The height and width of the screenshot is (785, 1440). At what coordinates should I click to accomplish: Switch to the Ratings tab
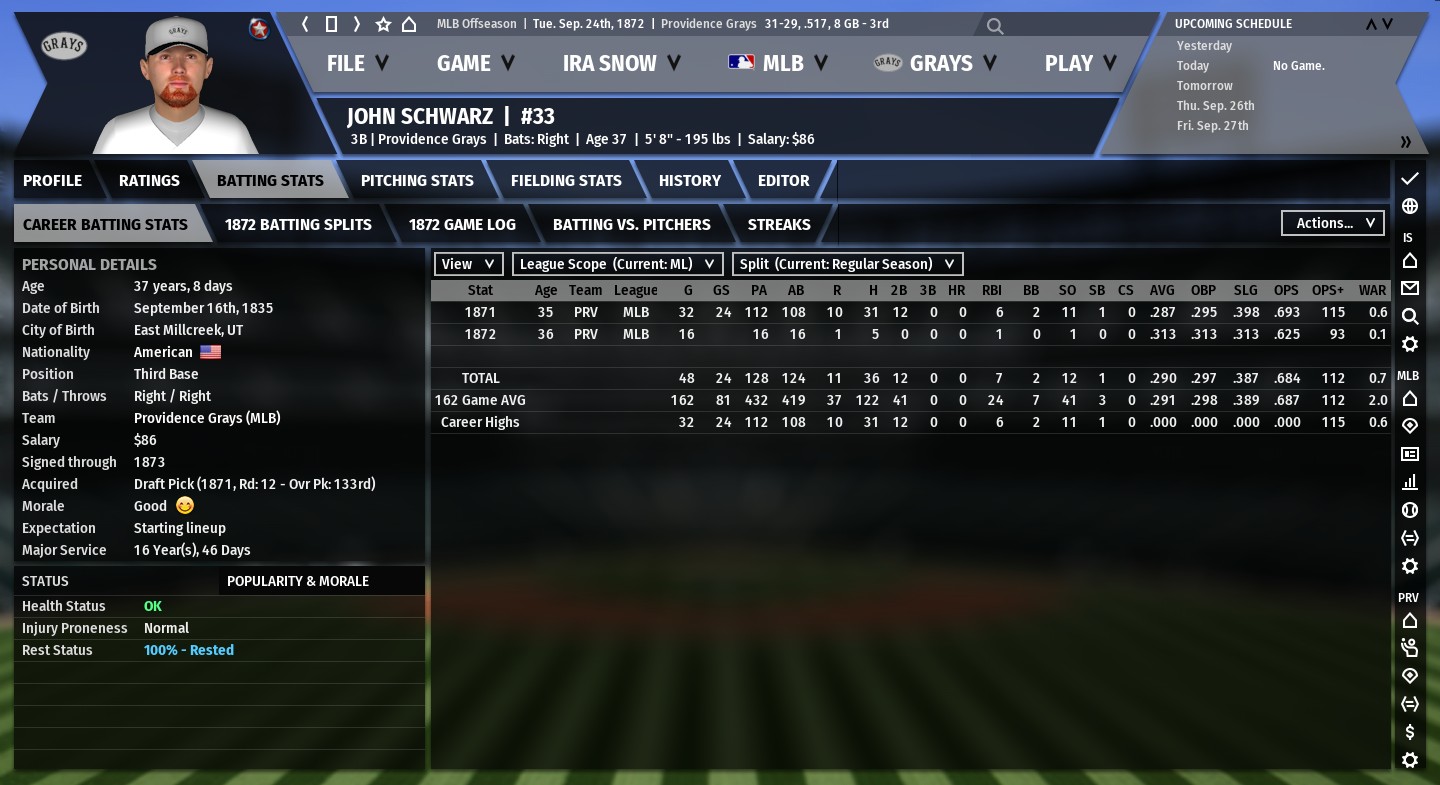click(149, 181)
